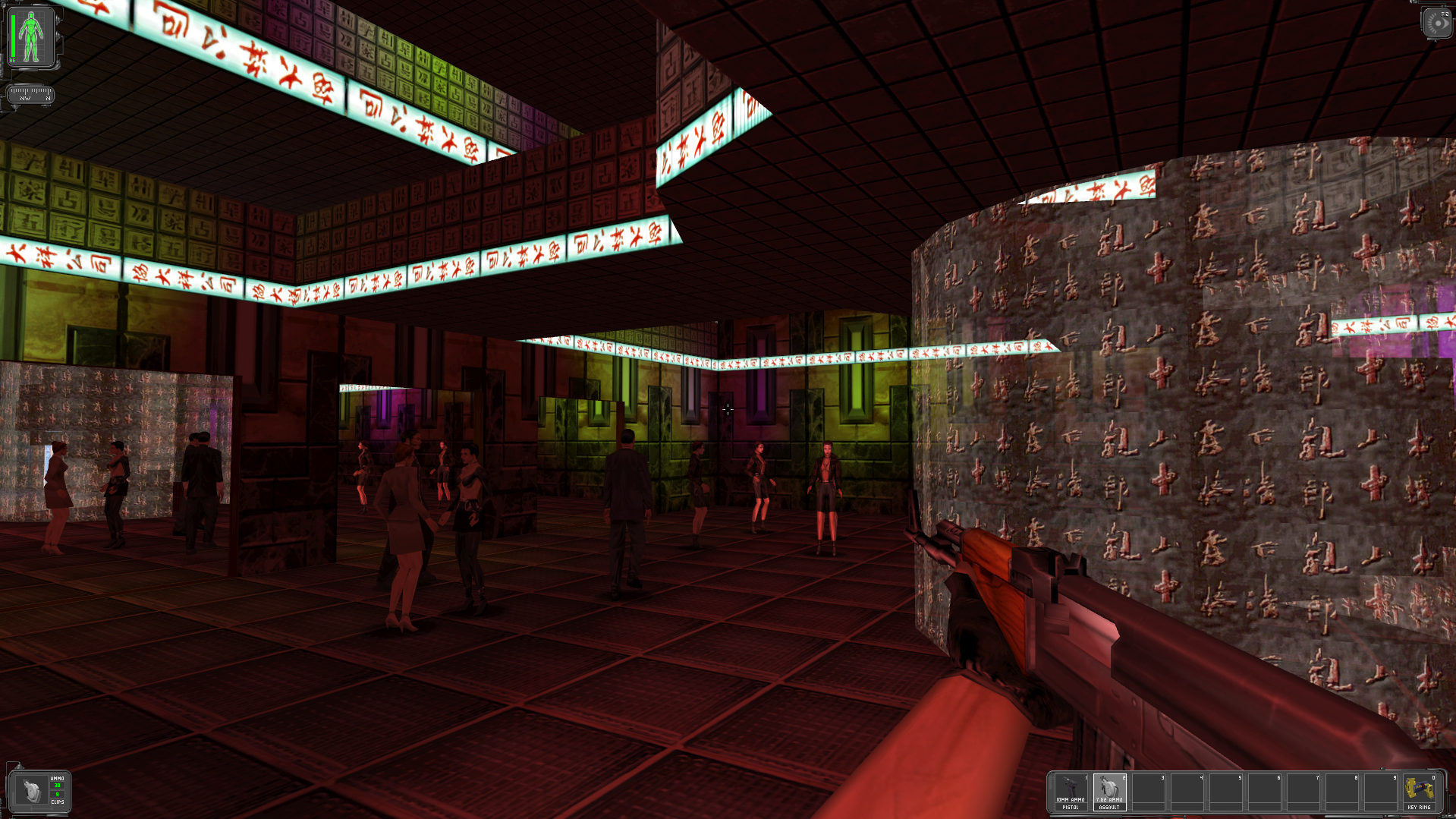Select the Pistol slot in the belt
Image resolution: width=1456 pixels, height=819 pixels.
click(1071, 792)
